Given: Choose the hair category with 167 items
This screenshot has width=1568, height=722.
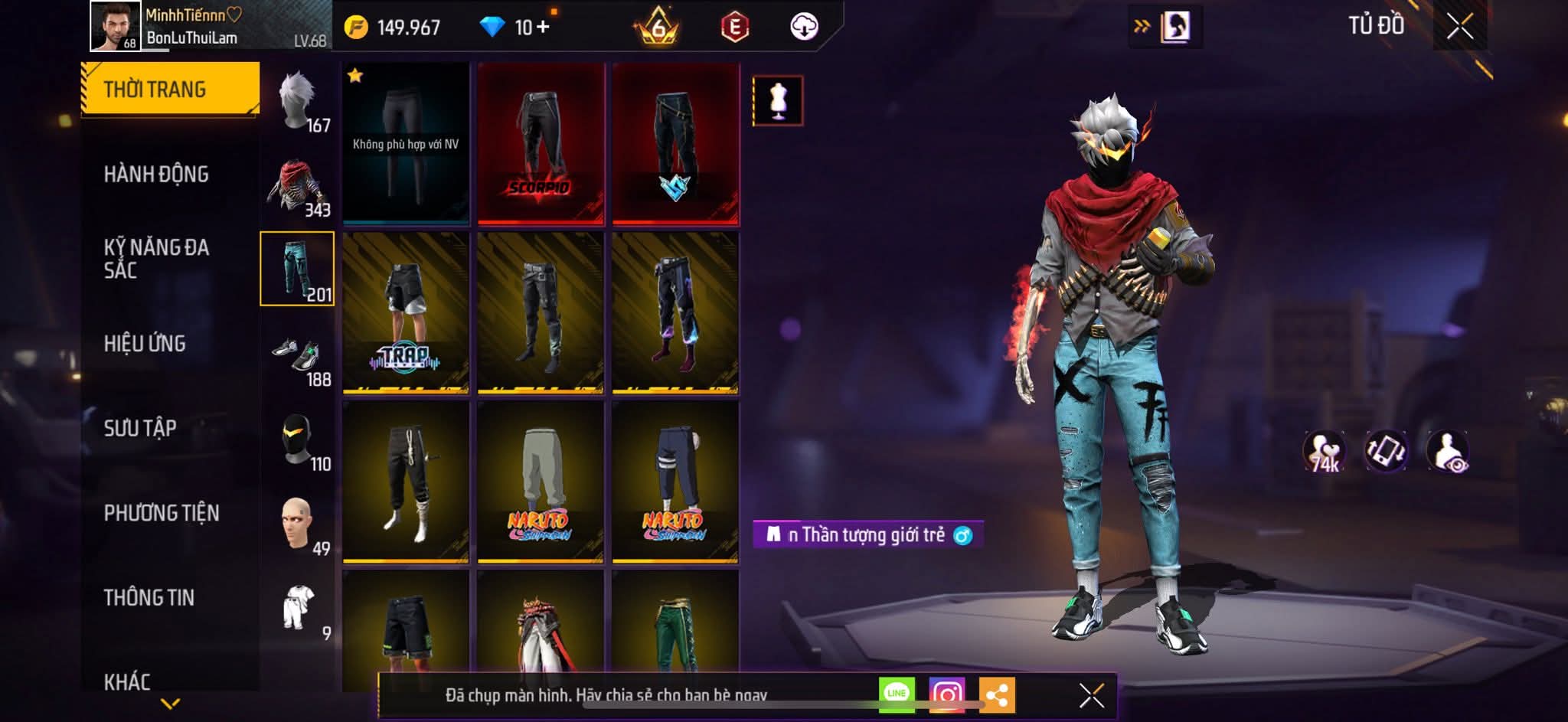Looking at the screenshot, I should pyautogui.click(x=299, y=102).
